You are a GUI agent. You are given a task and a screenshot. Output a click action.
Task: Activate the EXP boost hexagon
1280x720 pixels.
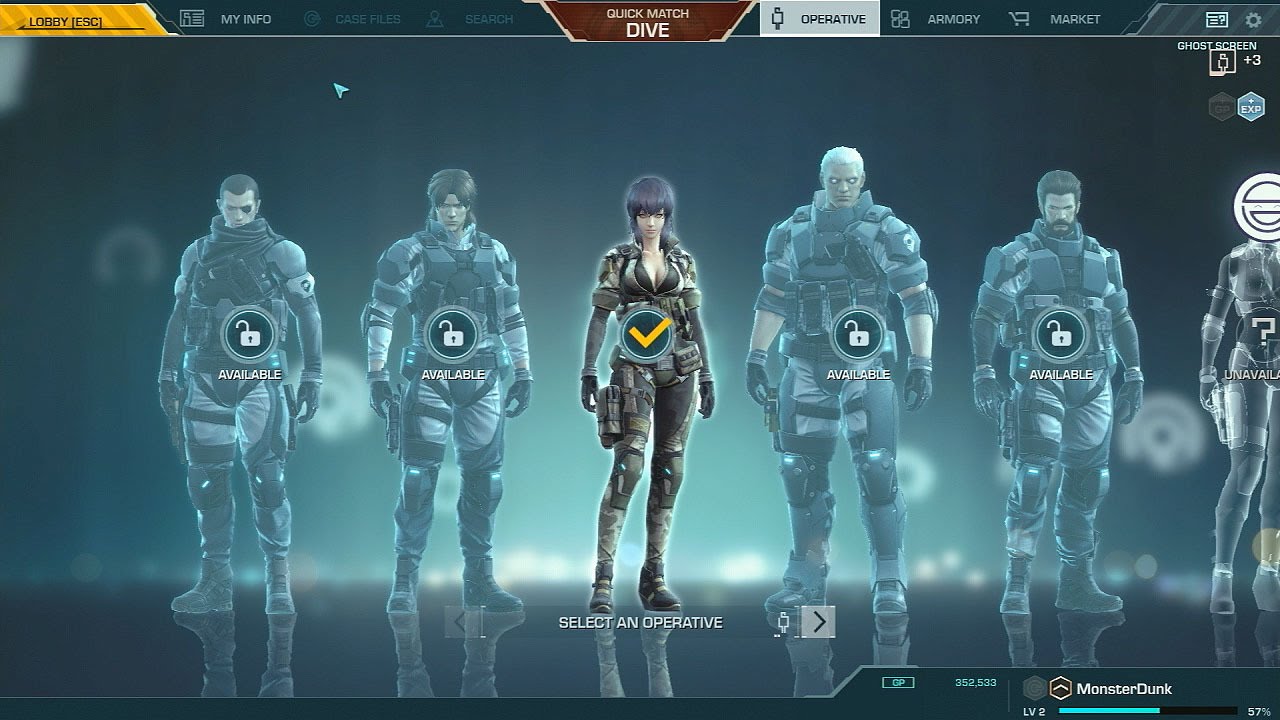tap(1251, 106)
